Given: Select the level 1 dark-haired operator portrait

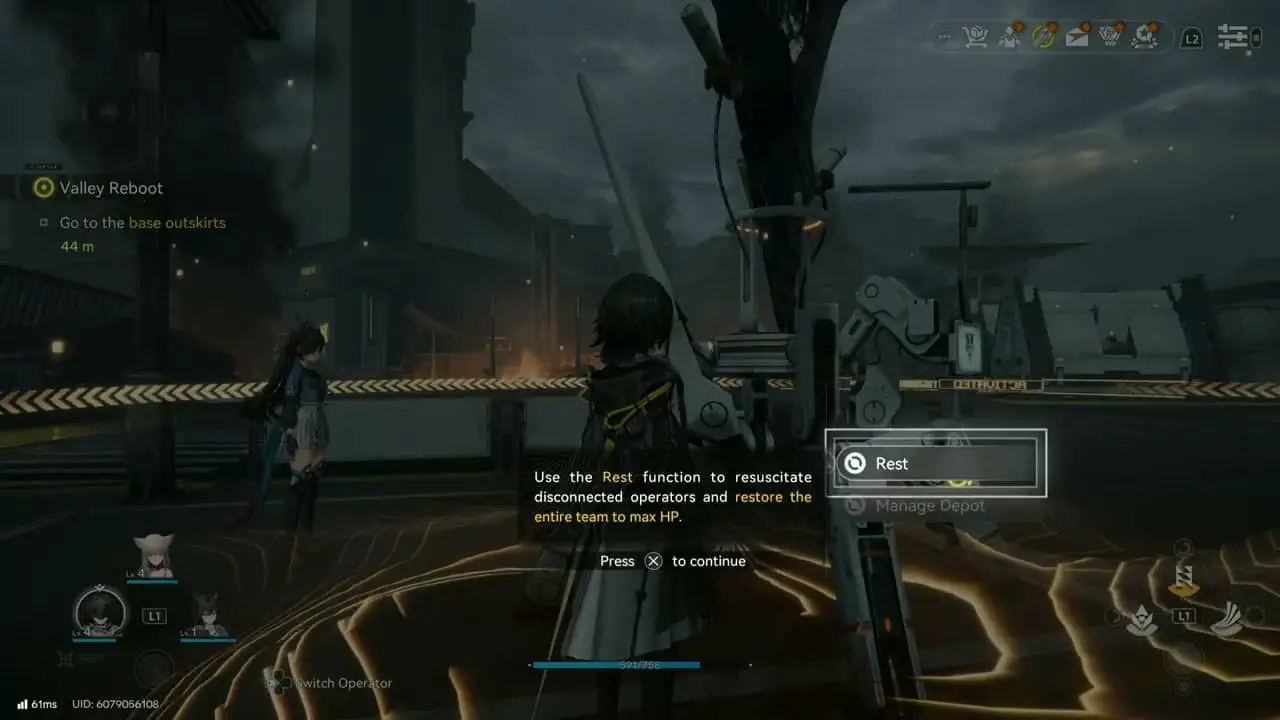Looking at the screenshot, I should click(x=208, y=614).
